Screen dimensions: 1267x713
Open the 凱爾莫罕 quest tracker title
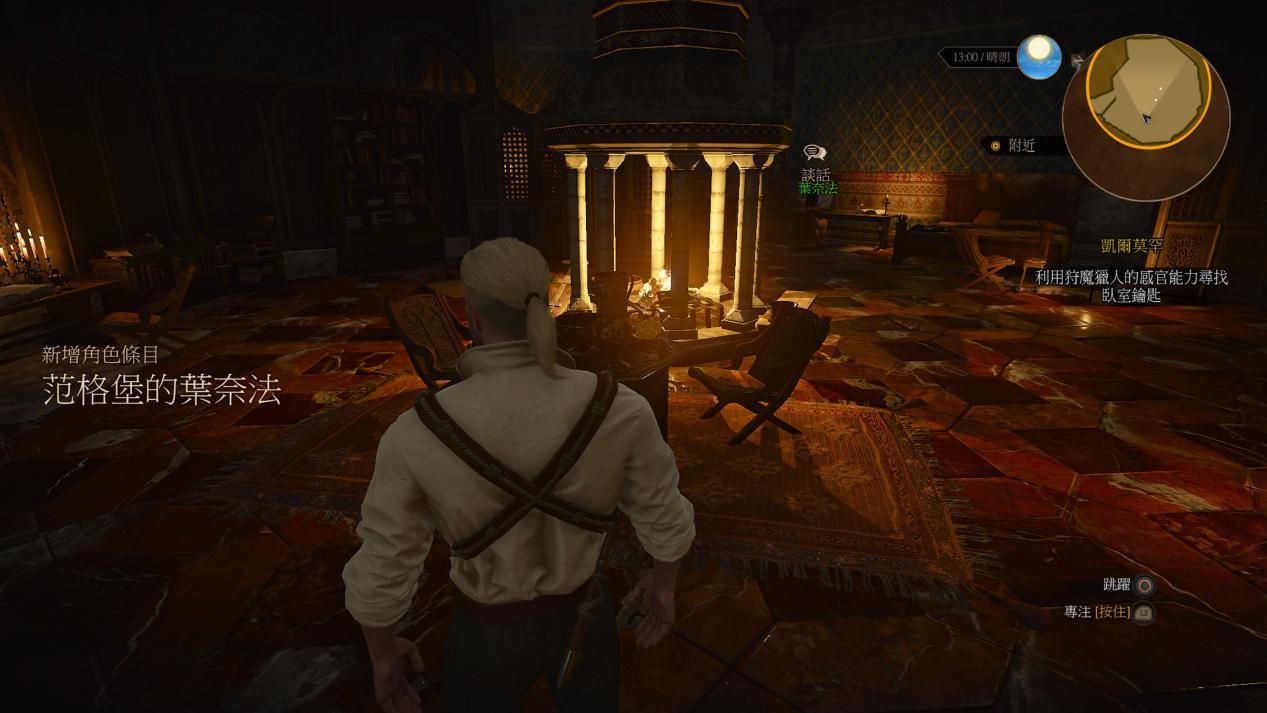pos(1131,246)
